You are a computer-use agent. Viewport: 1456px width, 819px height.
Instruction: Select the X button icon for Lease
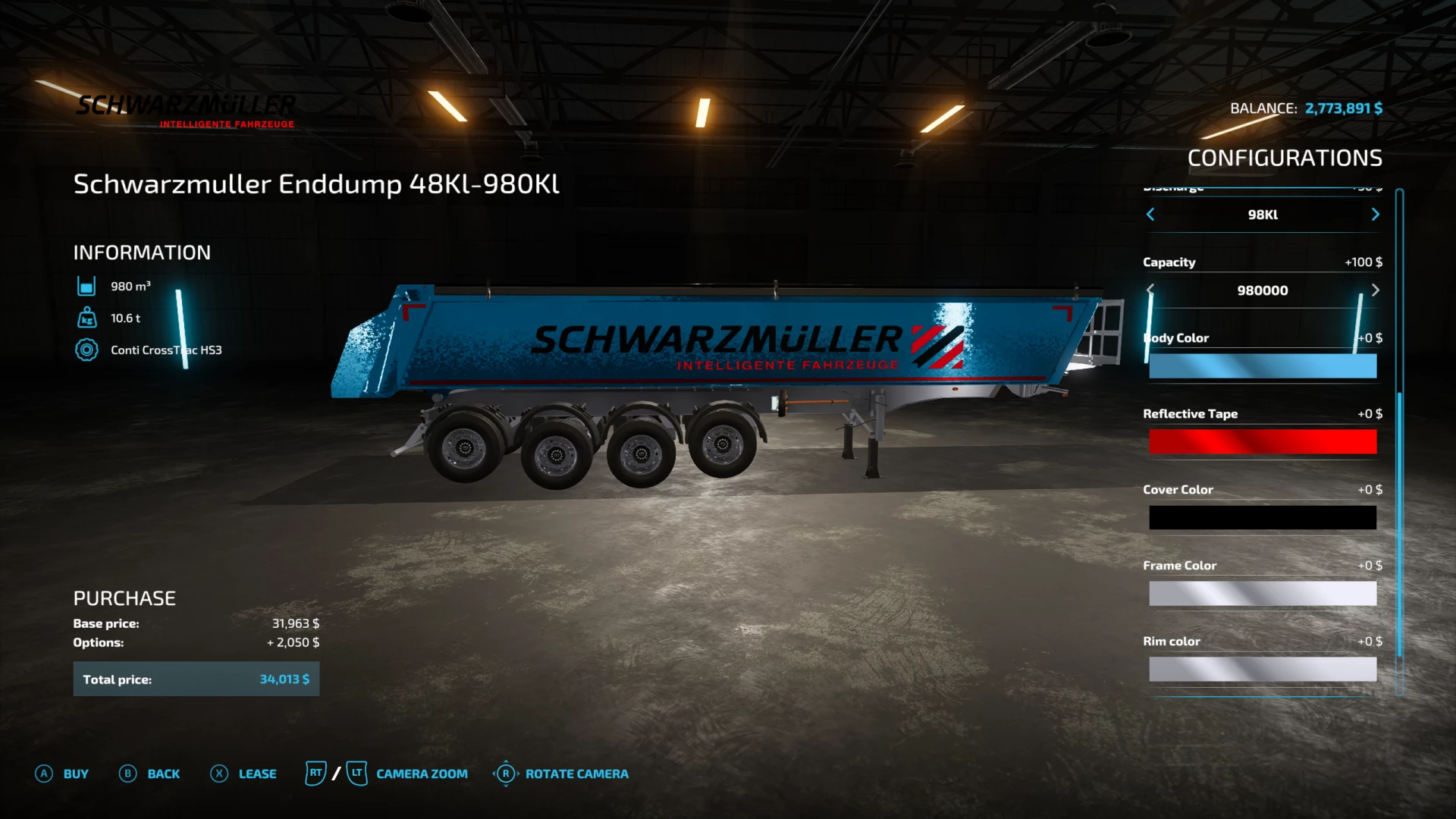218,773
